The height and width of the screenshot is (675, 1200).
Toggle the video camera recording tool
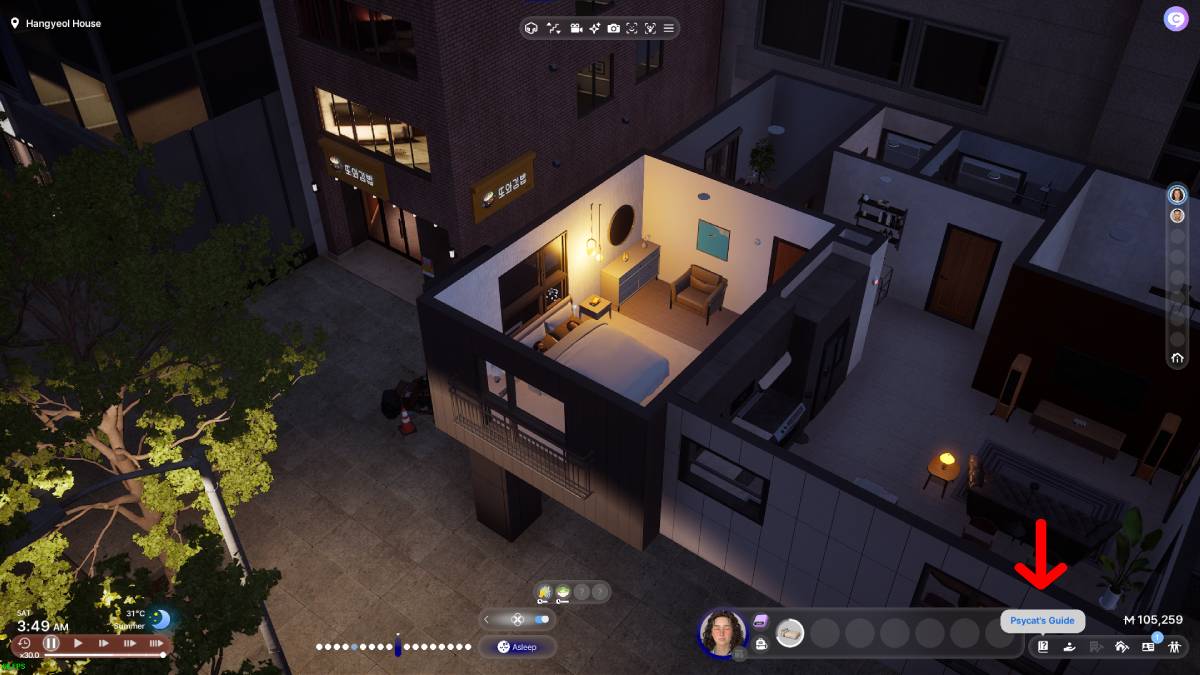tap(576, 28)
